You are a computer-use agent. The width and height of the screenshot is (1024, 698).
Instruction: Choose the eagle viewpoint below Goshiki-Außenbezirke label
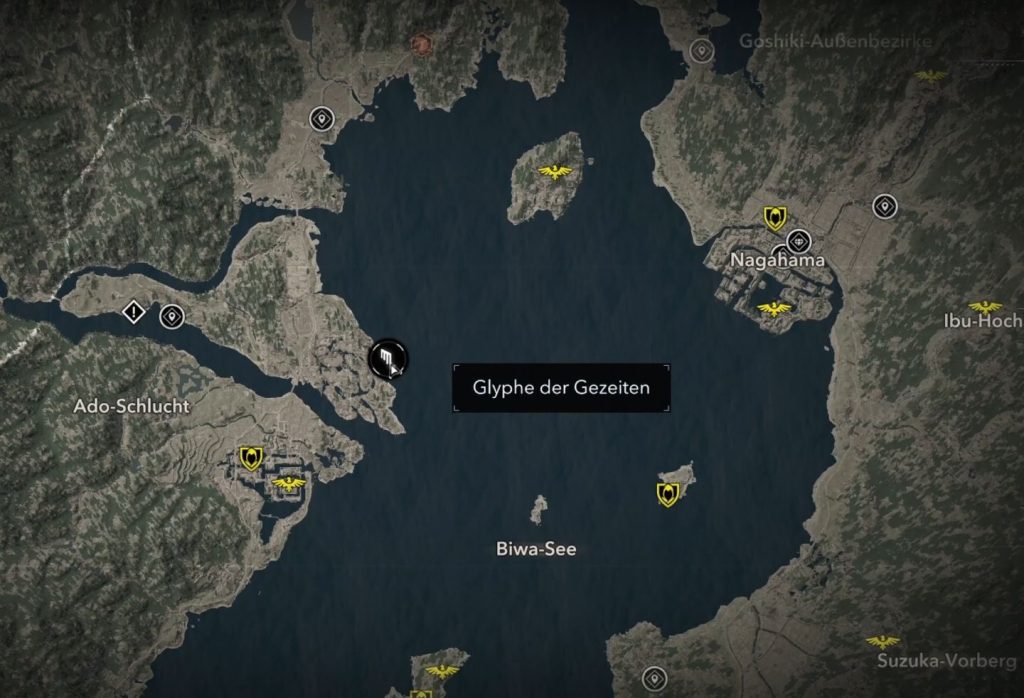coord(931,75)
